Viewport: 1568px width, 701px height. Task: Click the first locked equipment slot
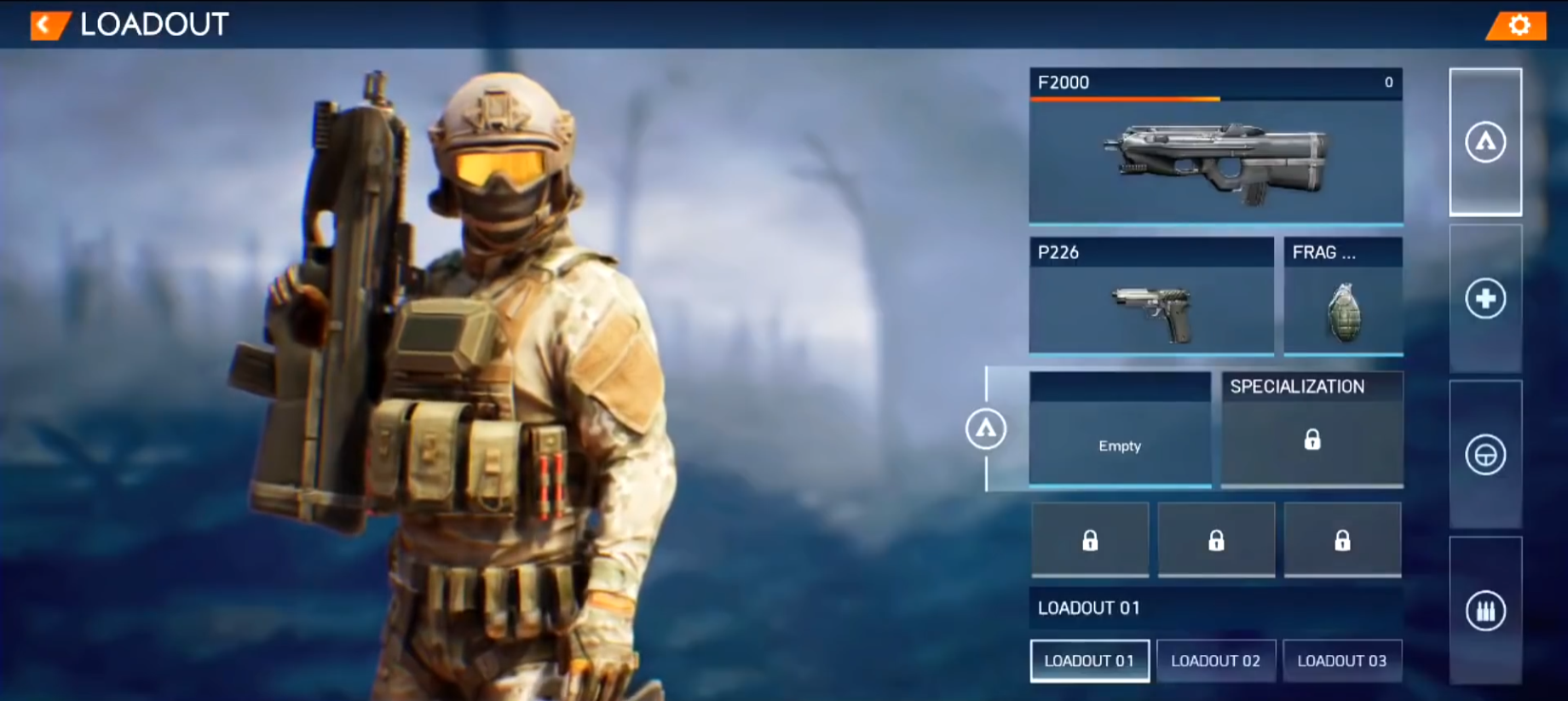pos(1089,540)
